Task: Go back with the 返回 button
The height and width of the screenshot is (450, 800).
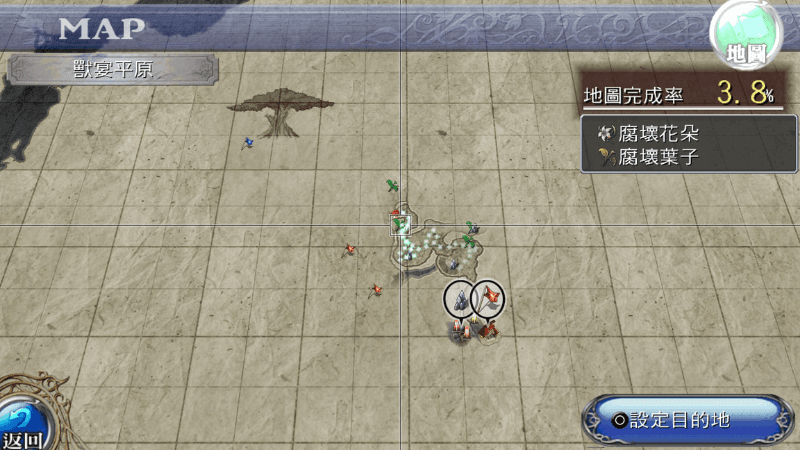Action: 22,422
